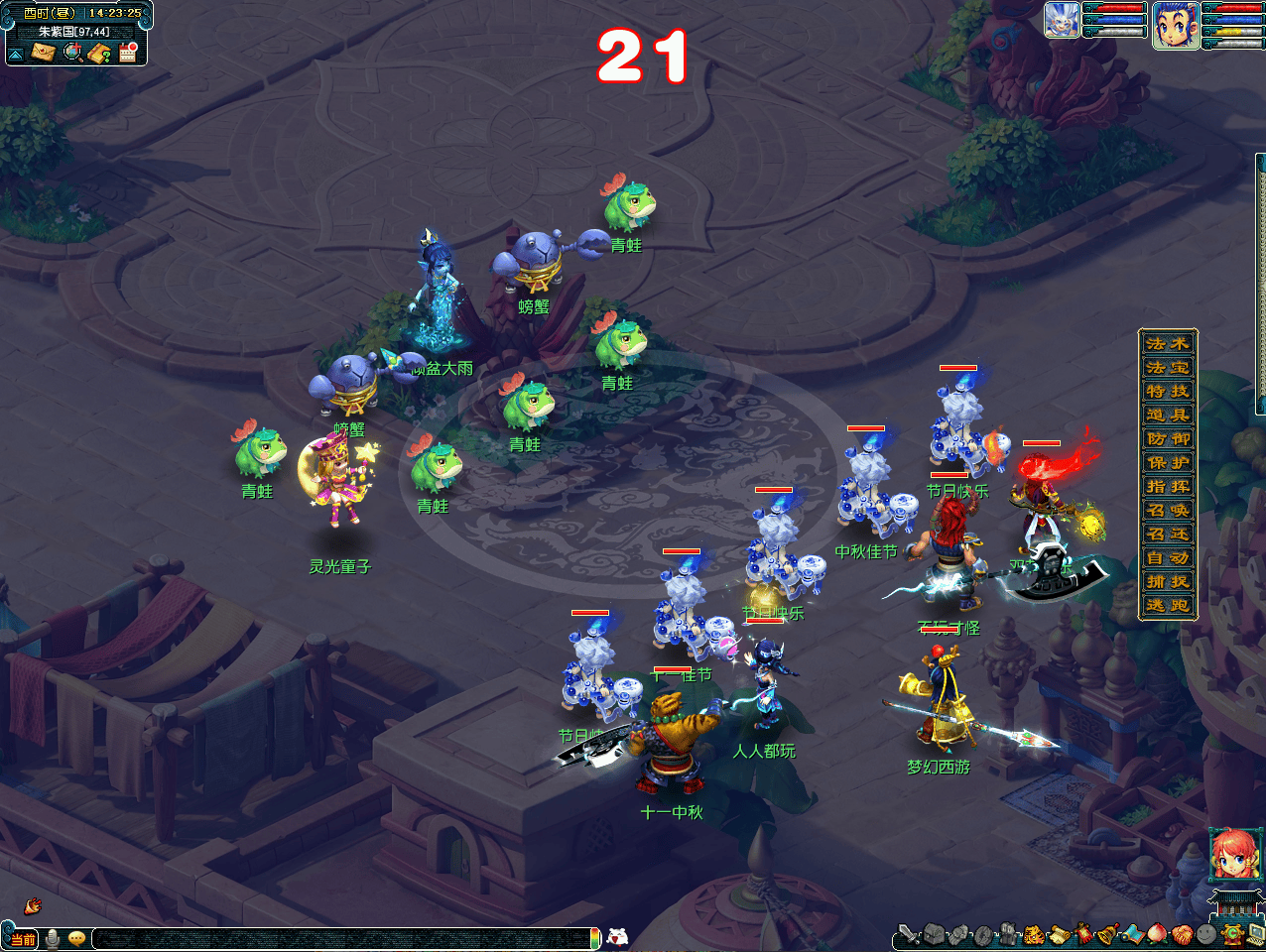Image resolution: width=1266 pixels, height=952 pixels.
Task: Select the 召唤 summon command
Action: [1168, 510]
